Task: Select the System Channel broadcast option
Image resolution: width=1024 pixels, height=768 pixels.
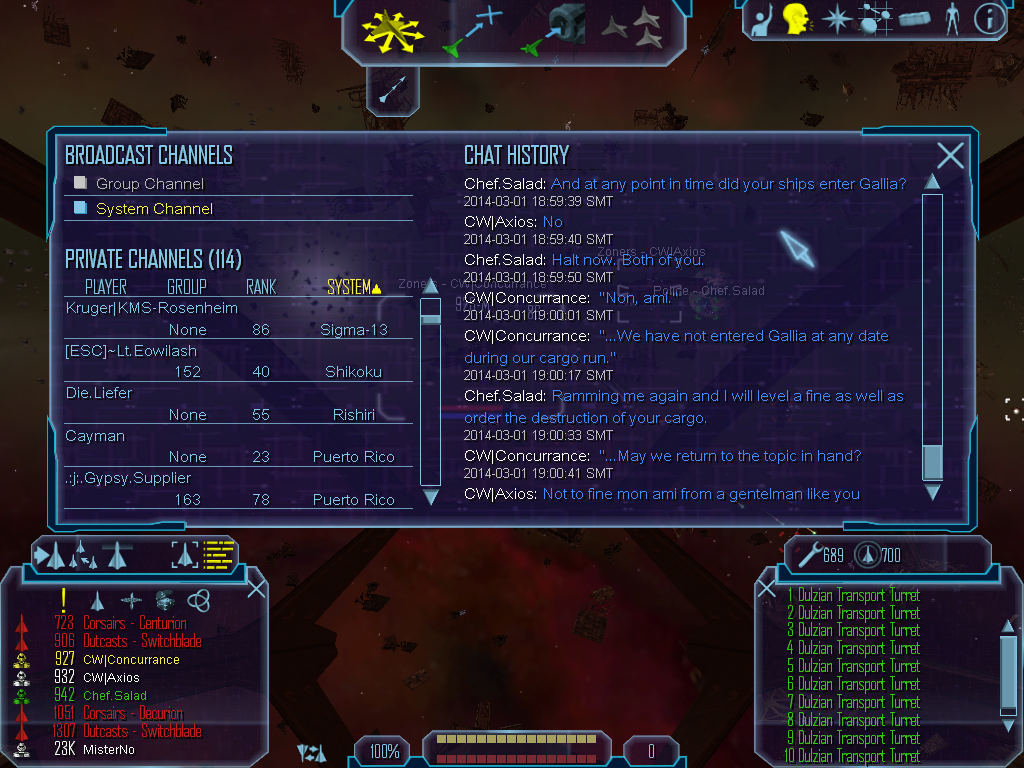Action: 81,208
